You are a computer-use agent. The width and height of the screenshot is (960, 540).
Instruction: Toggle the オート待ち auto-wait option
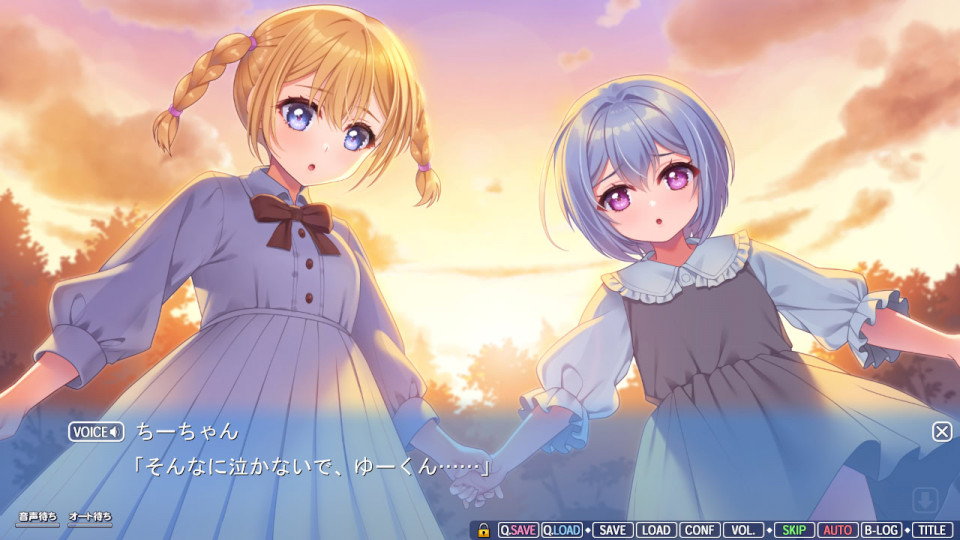click(x=90, y=518)
